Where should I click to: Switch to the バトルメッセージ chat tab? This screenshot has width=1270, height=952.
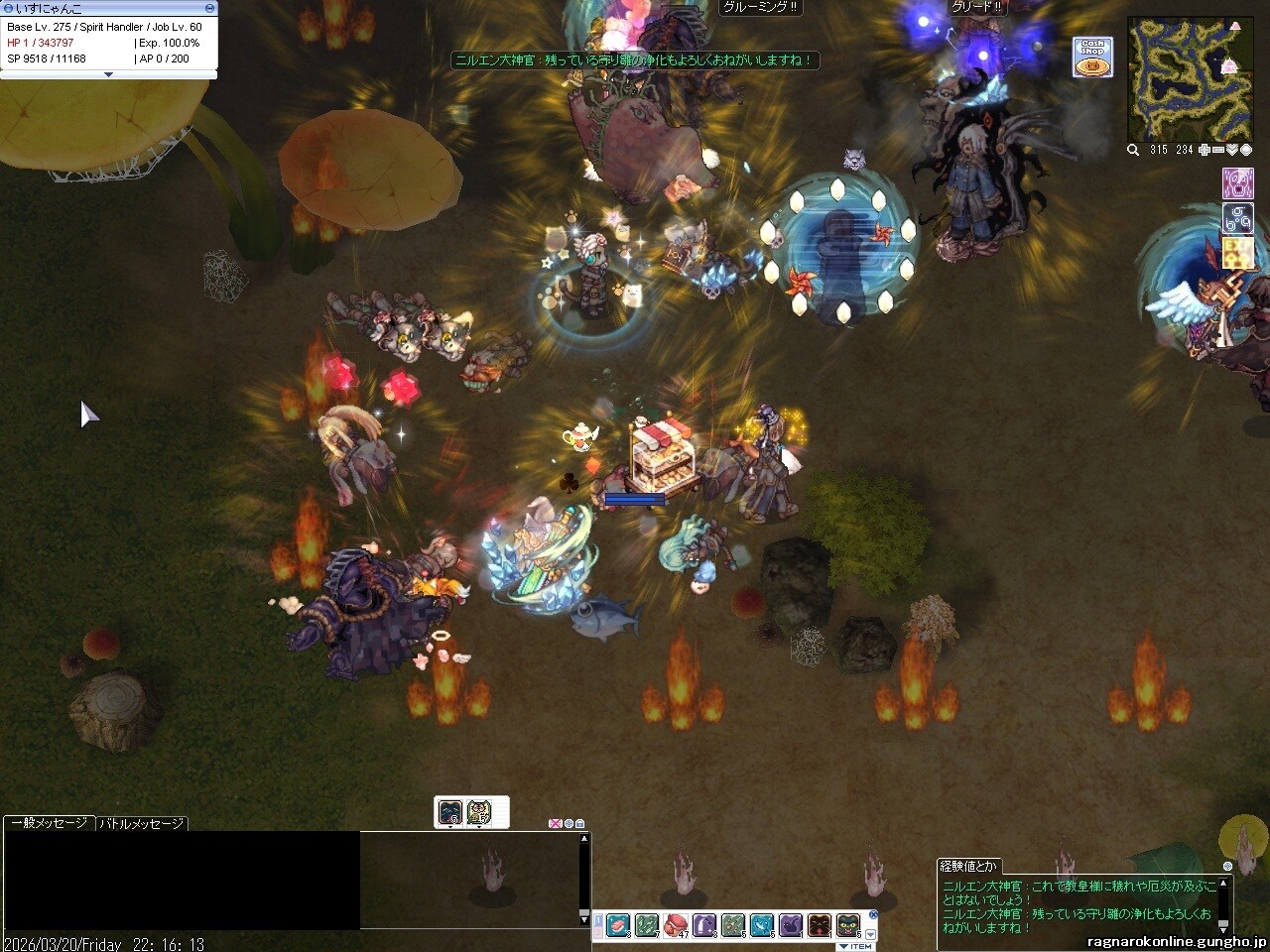pos(141,823)
